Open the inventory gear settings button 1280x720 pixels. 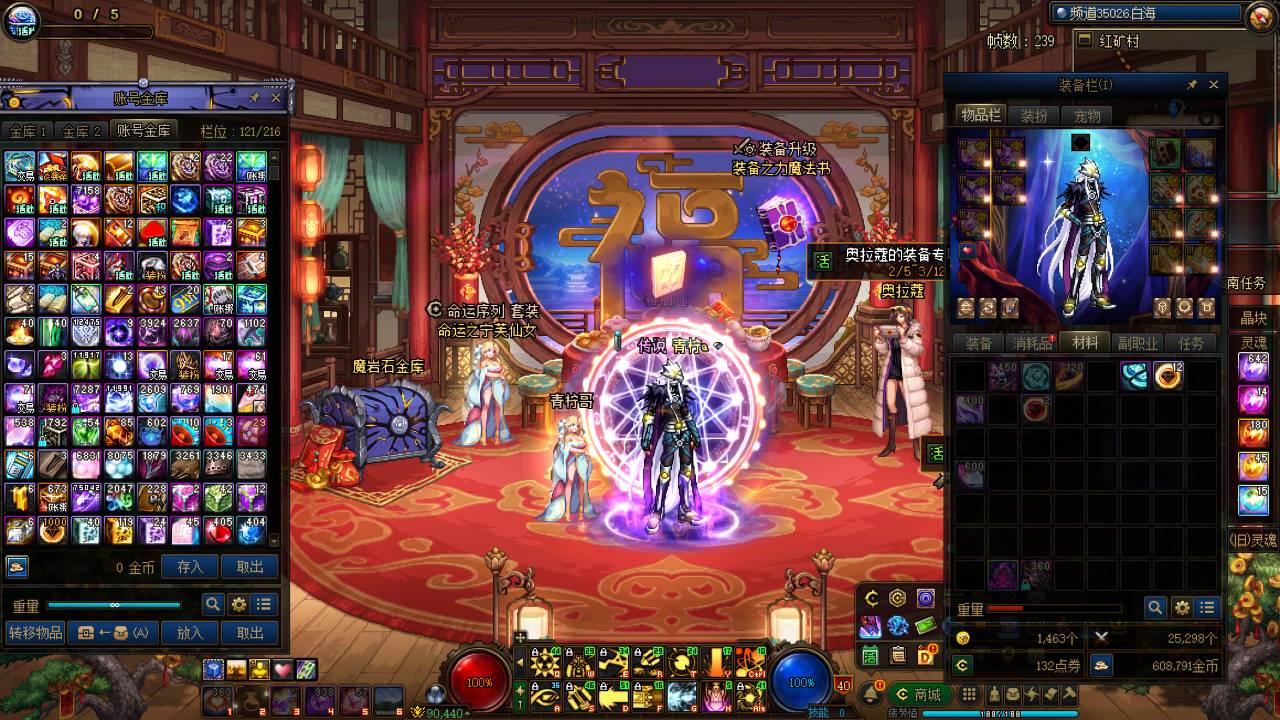point(1182,608)
